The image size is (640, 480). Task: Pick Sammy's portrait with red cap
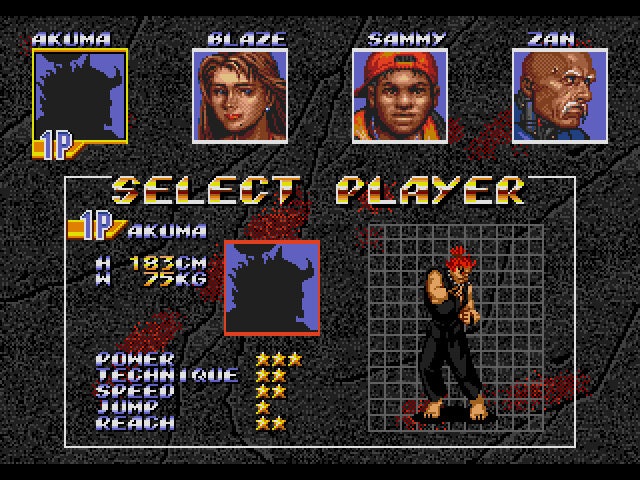click(x=400, y=96)
